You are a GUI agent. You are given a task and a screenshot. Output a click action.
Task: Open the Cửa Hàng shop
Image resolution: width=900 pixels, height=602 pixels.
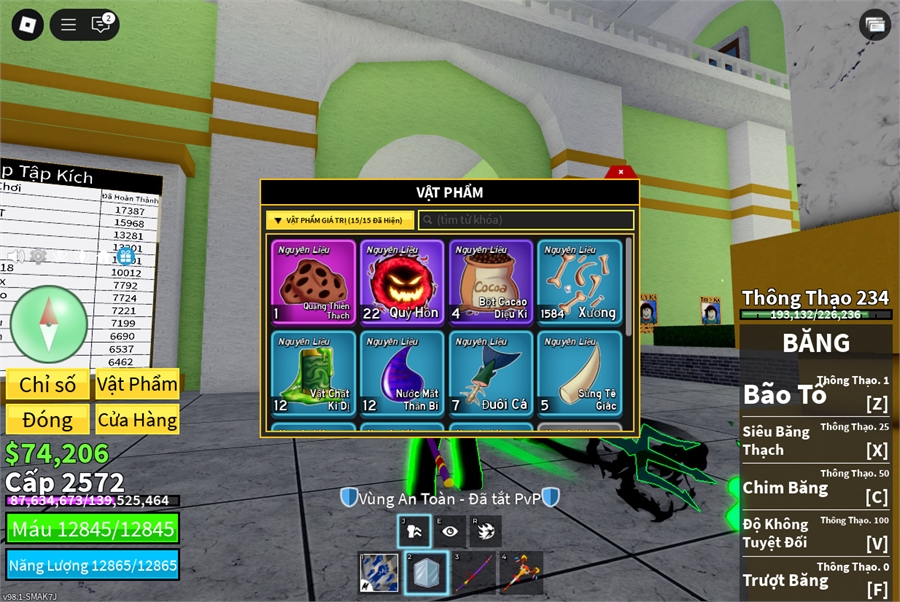point(137,419)
